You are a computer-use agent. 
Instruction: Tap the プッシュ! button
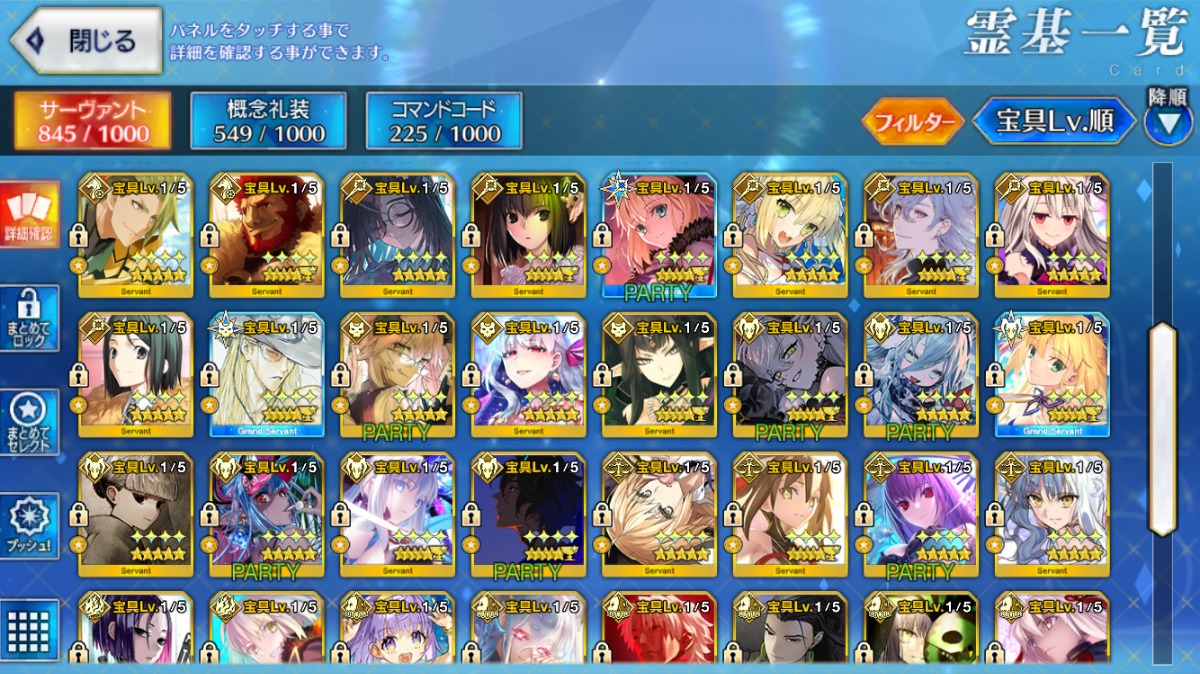pos(29,525)
